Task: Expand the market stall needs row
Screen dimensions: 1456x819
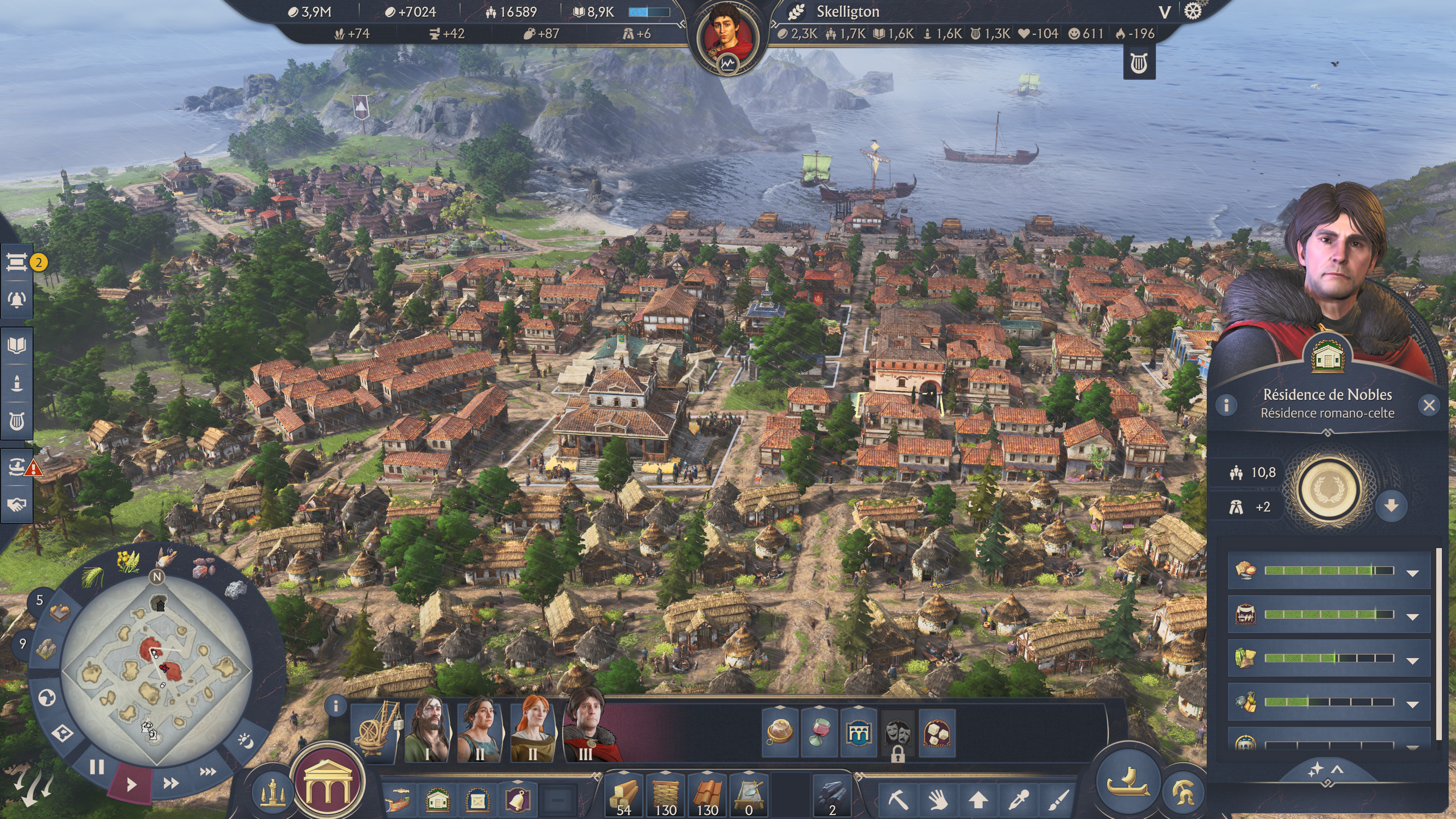Action: [1412, 617]
